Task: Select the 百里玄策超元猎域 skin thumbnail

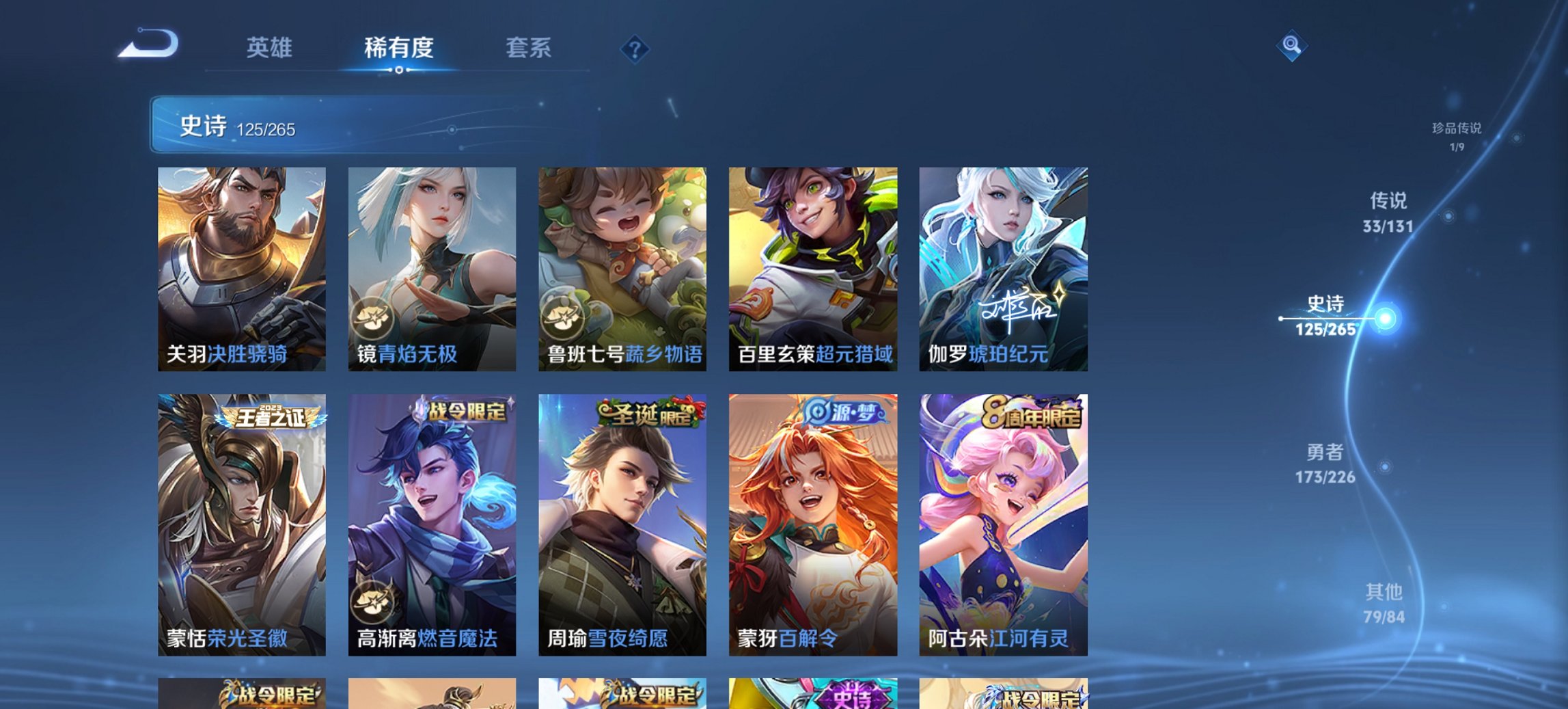Action: tap(812, 267)
